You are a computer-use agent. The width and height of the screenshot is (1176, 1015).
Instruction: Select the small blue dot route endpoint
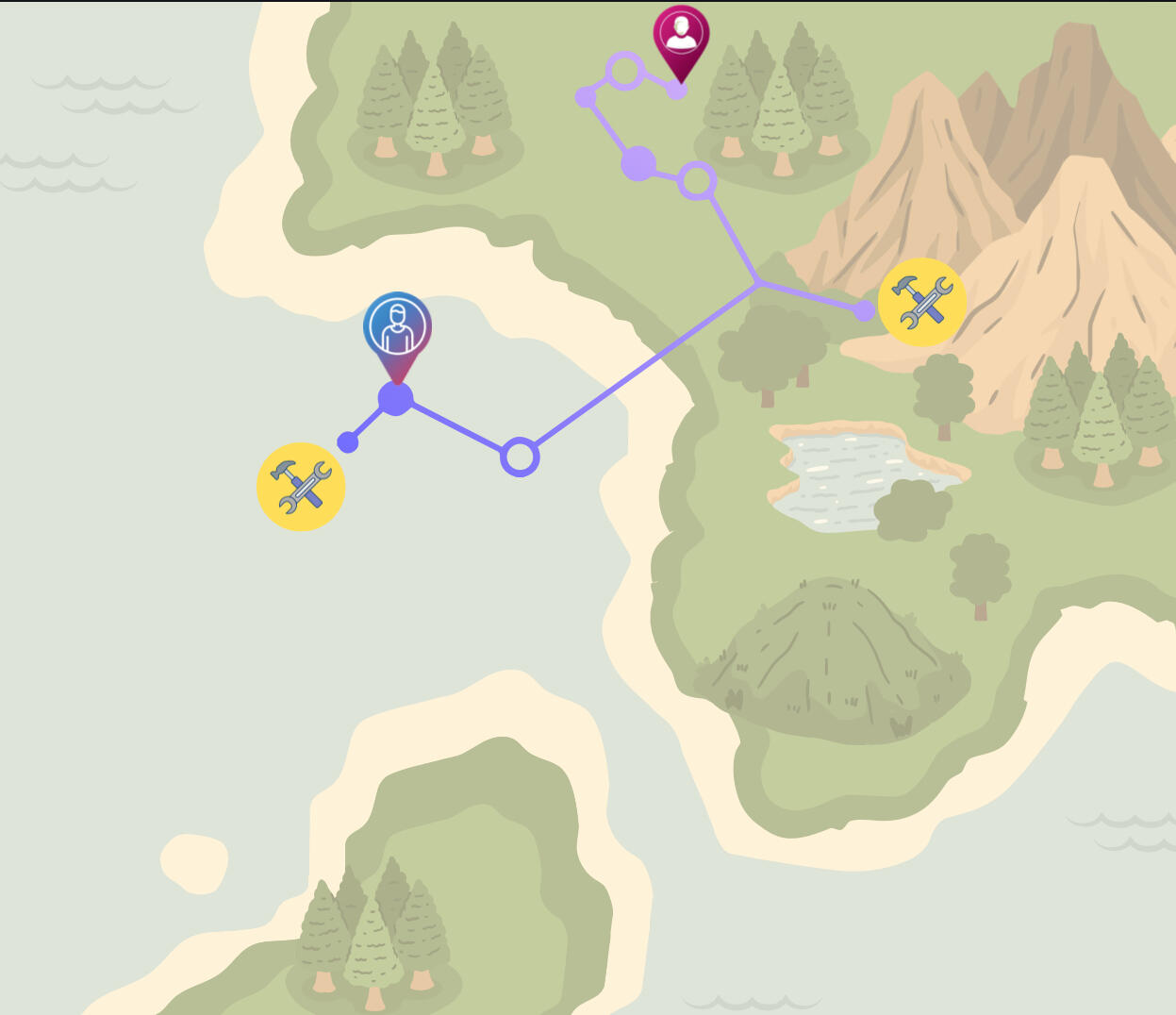tap(348, 442)
